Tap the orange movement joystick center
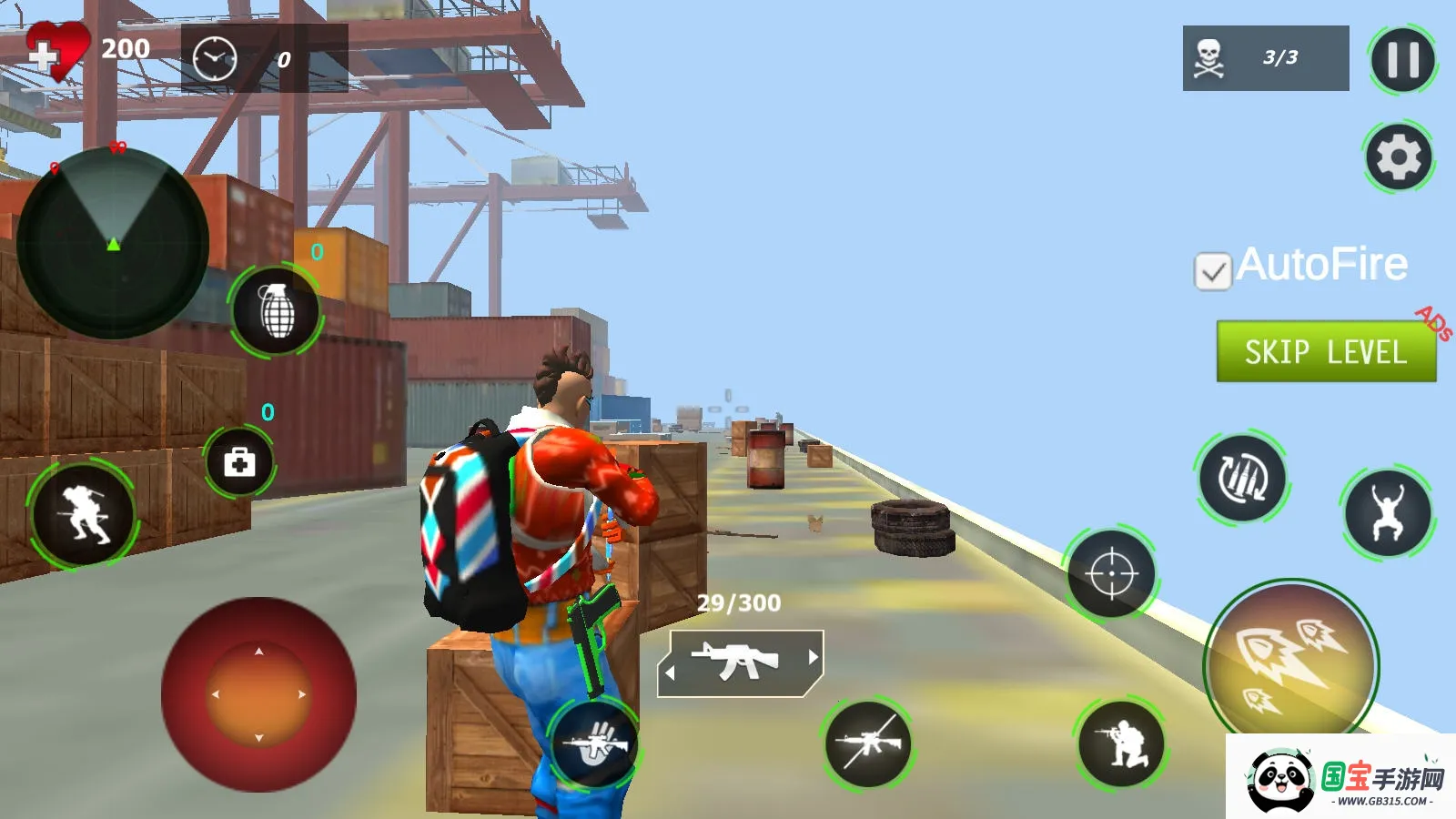The height and width of the screenshot is (819, 1456). (258, 694)
